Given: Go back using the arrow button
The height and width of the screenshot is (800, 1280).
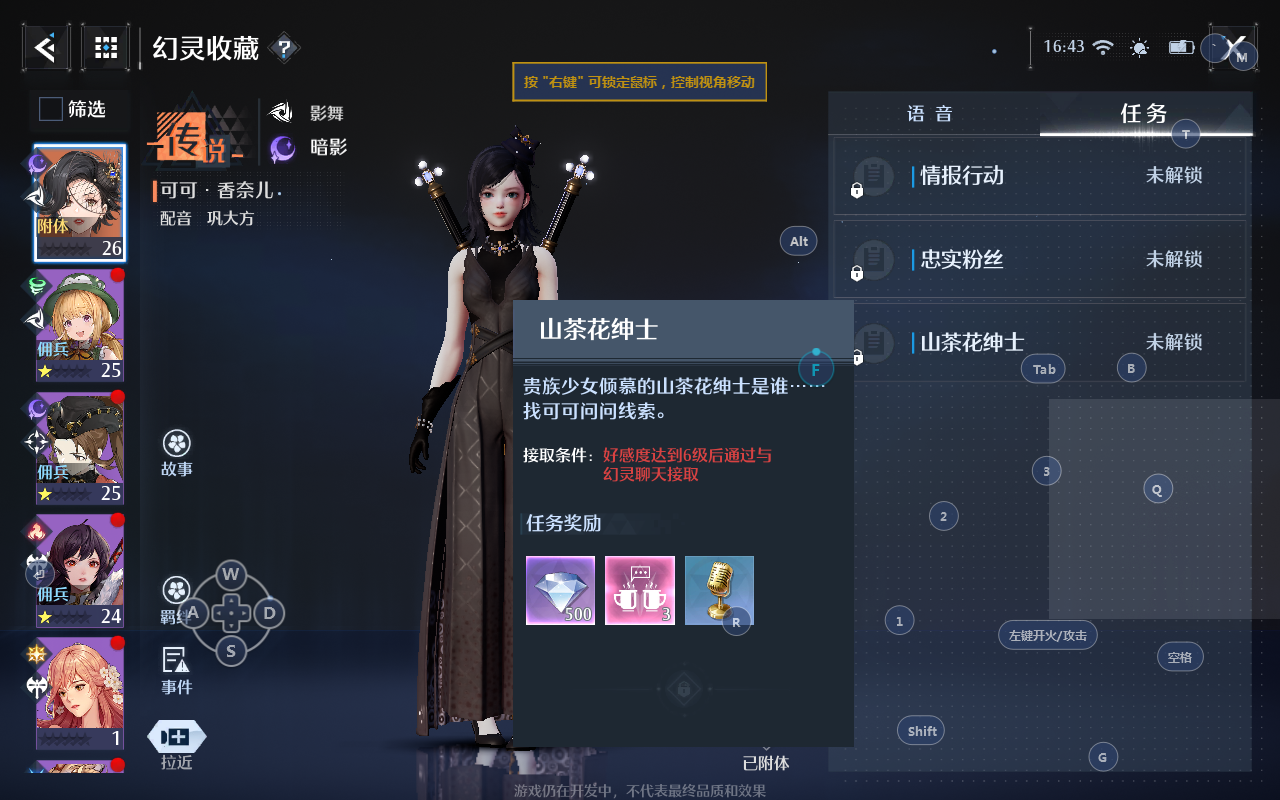Looking at the screenshot, I should point(46,47).
